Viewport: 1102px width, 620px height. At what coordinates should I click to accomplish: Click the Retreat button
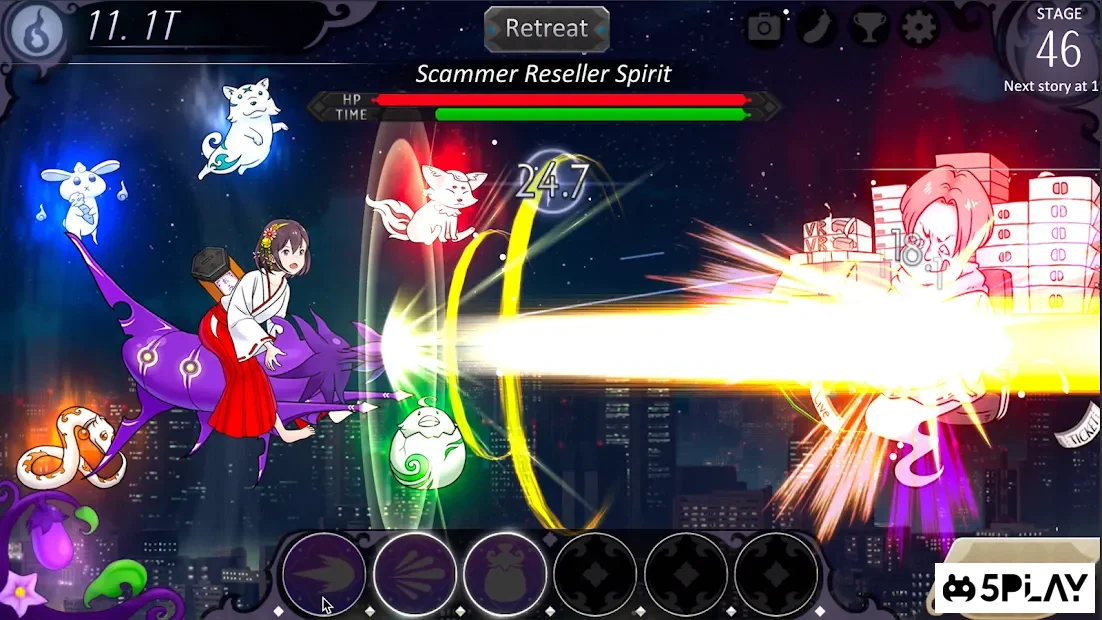pos(547,28)
